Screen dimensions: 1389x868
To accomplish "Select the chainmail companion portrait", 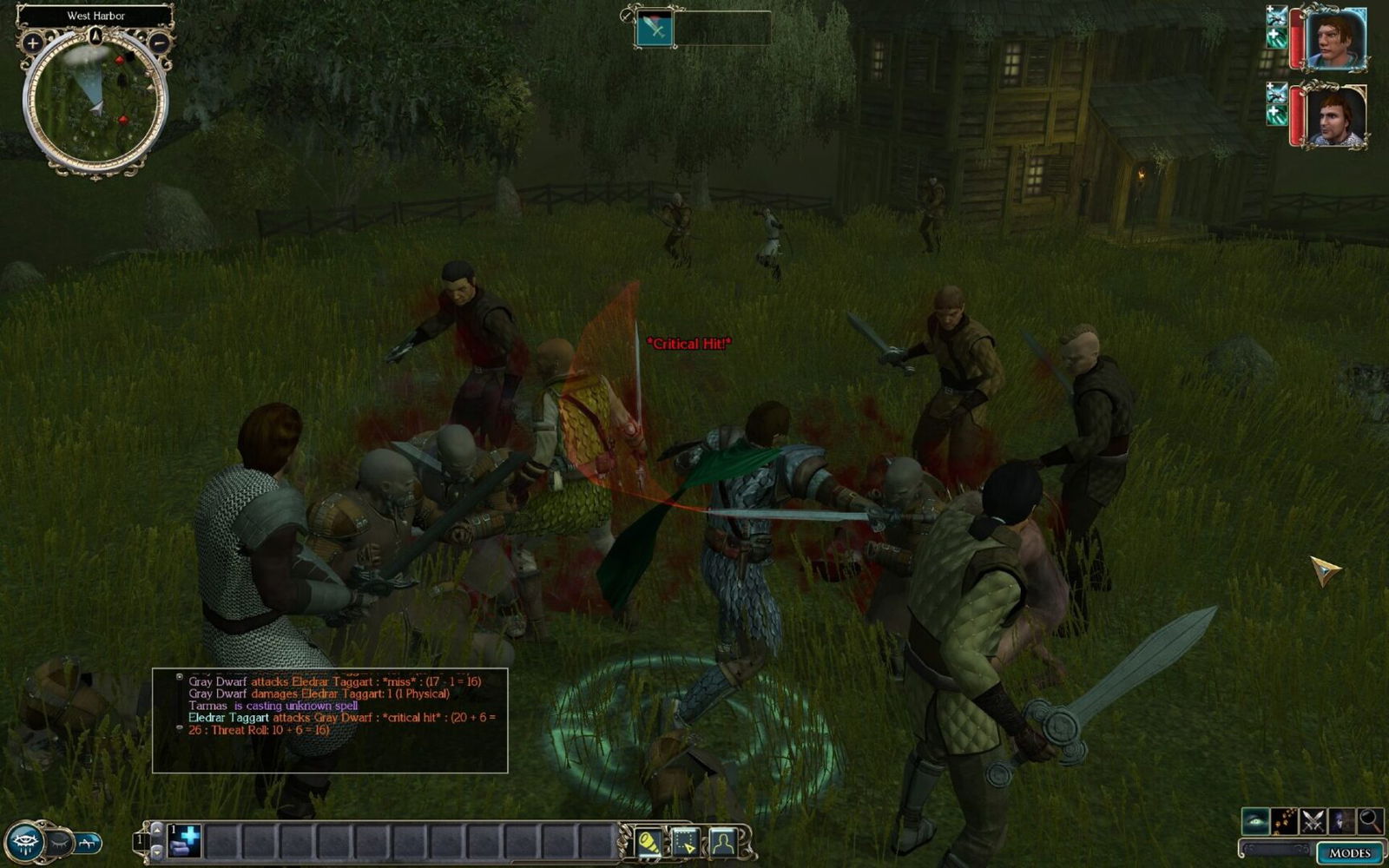I will click(1335, 116).
